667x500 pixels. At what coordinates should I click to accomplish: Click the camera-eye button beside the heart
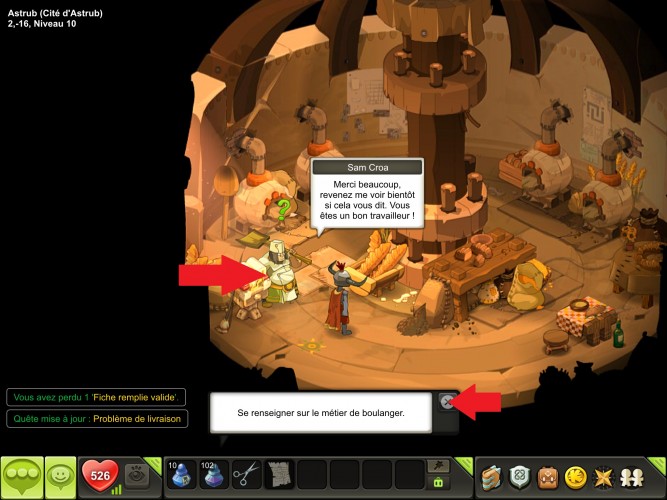click(140, 476)
